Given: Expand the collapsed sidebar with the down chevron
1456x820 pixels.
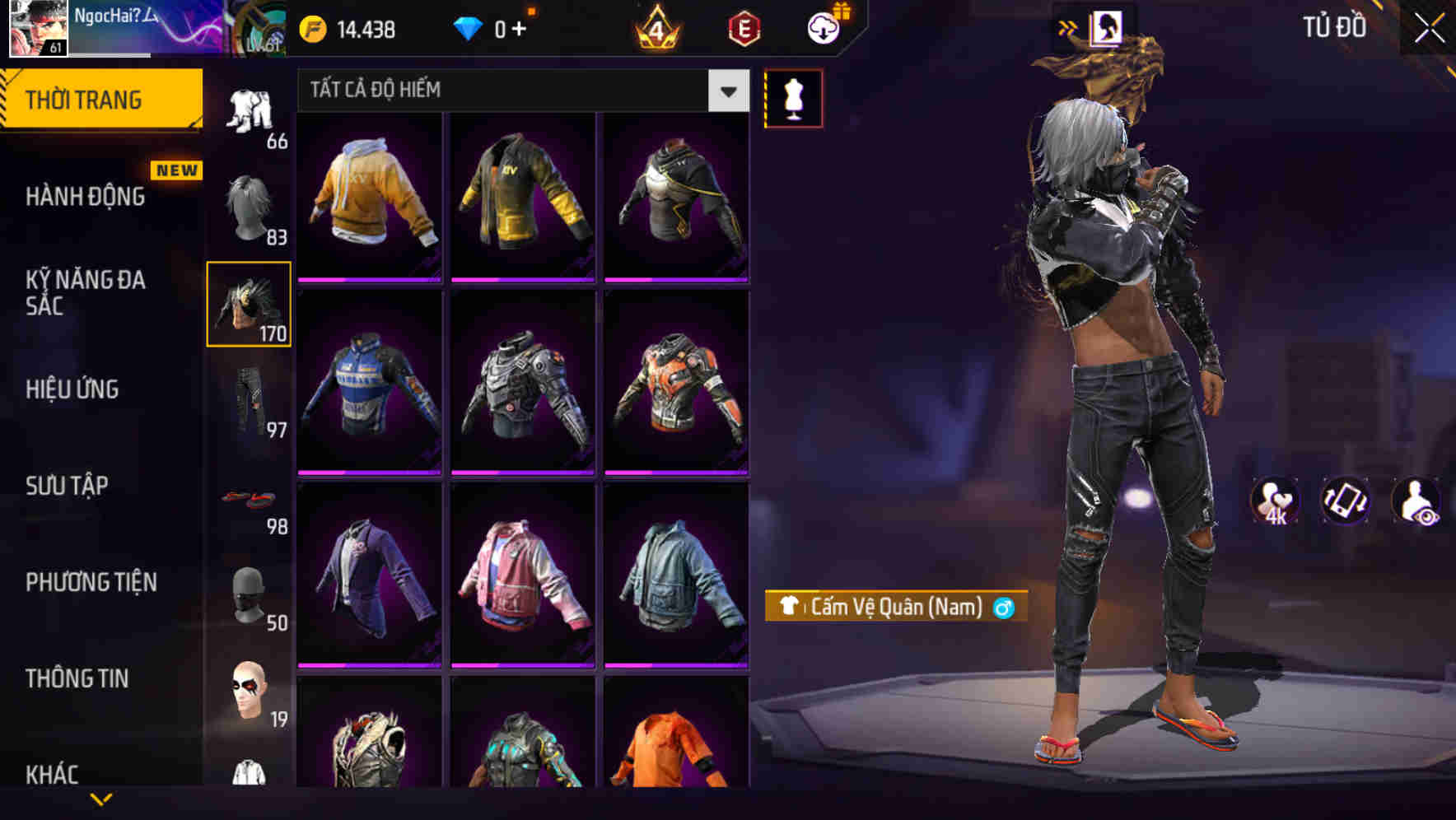Looking at the screenshot, I should click(x=101, y=800).
